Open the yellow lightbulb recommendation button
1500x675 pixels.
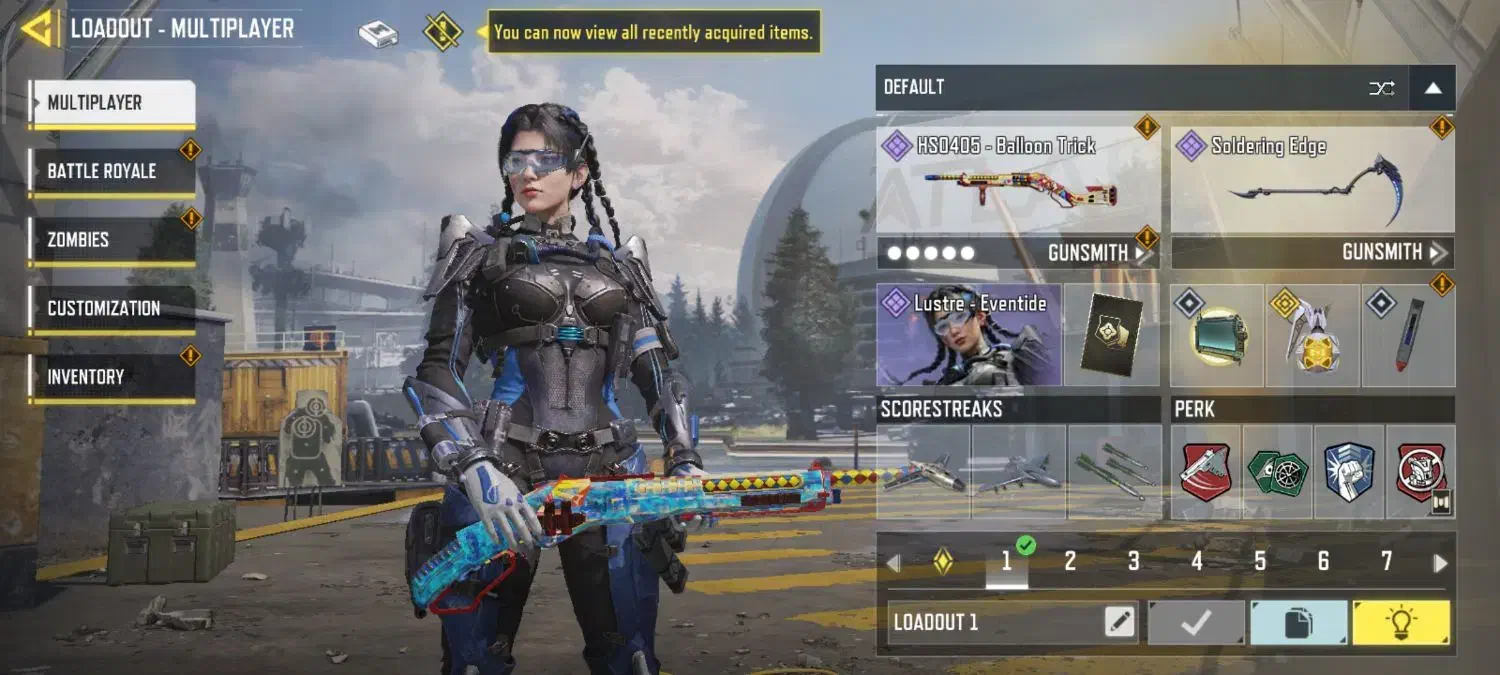(x=1401, y=623)
